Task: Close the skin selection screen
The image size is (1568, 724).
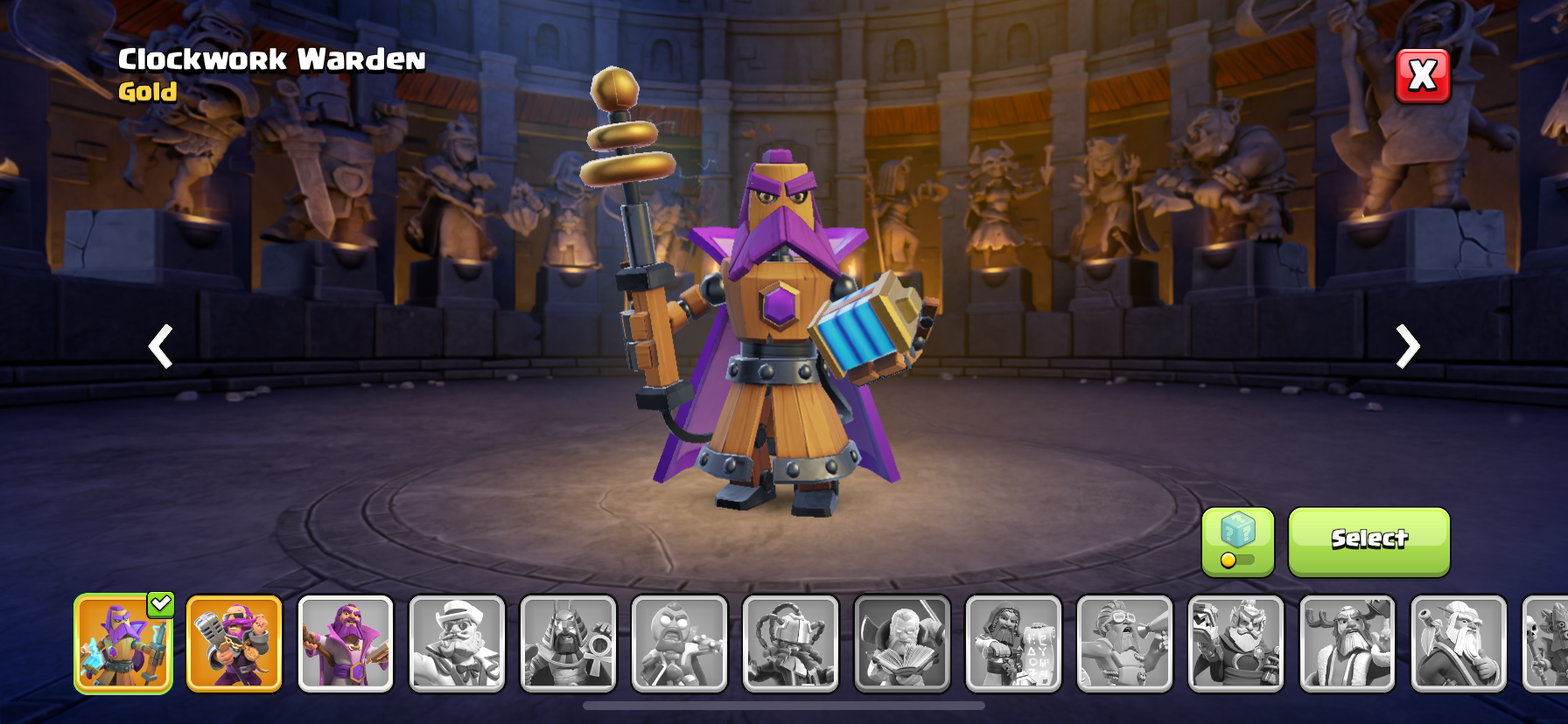Action: [1423, 76]
